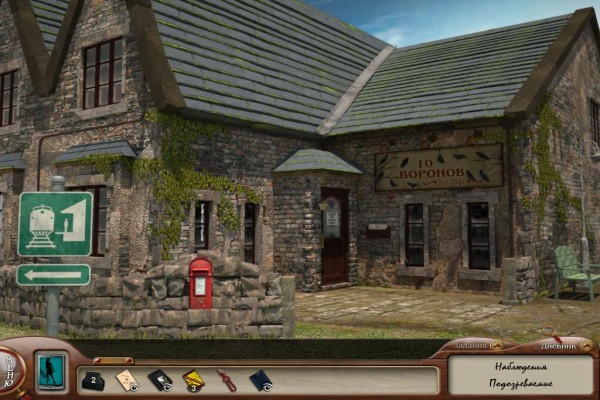Click the inventory scroll handle above the slots
Image resolution: width=600 pixels, height=400 pixels.
pos(112,359)
